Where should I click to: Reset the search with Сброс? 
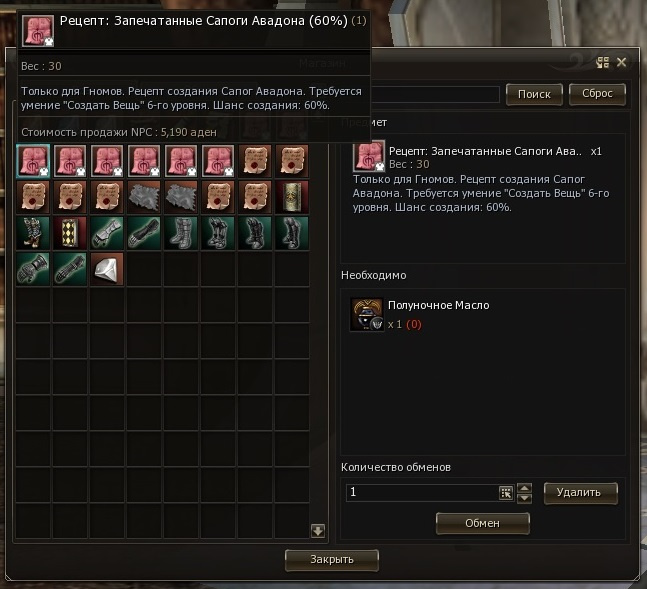tap(597, 94)
